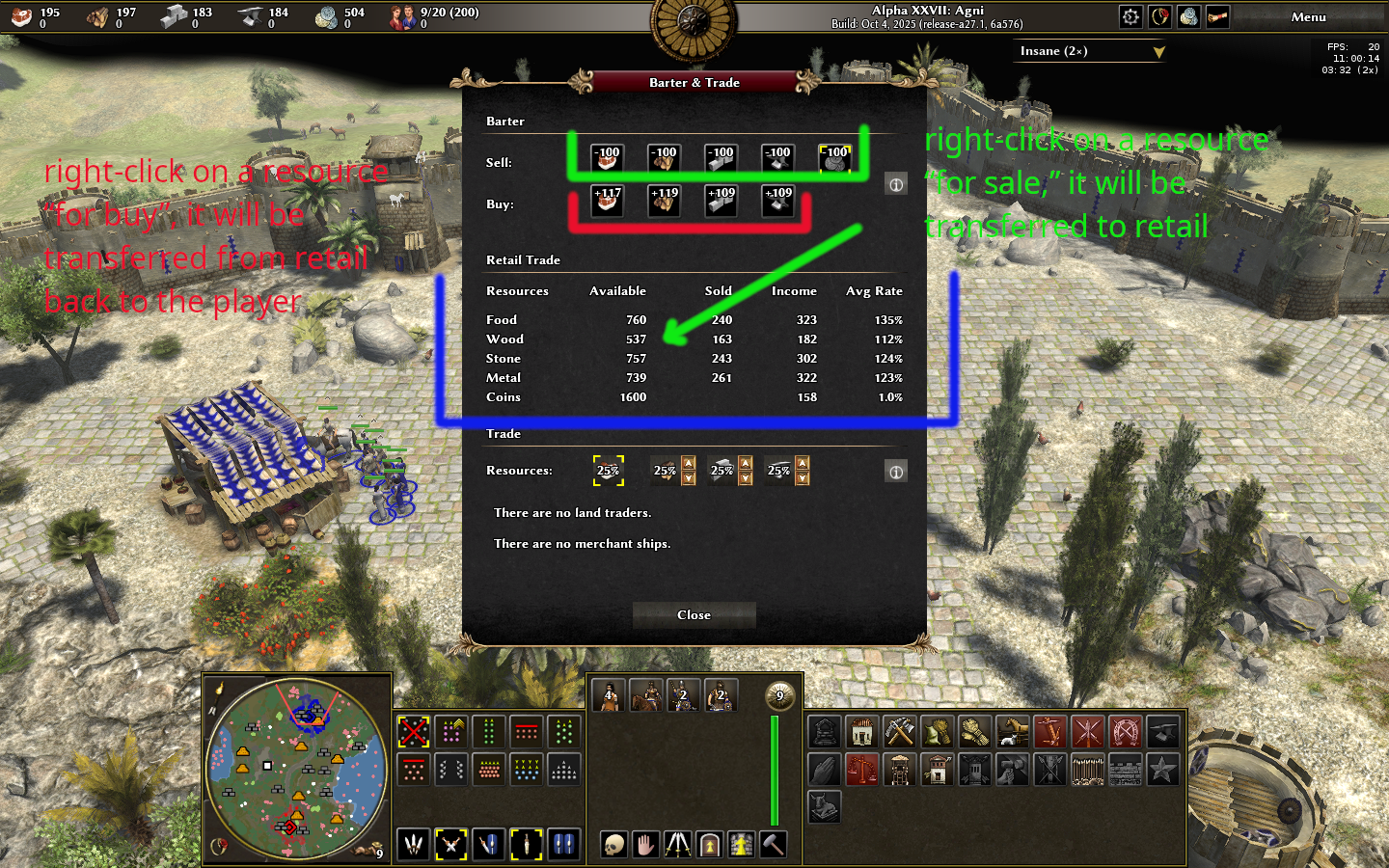The image size is (1389, 868).
Task: Open the barter info button
Action: (896, 184)
